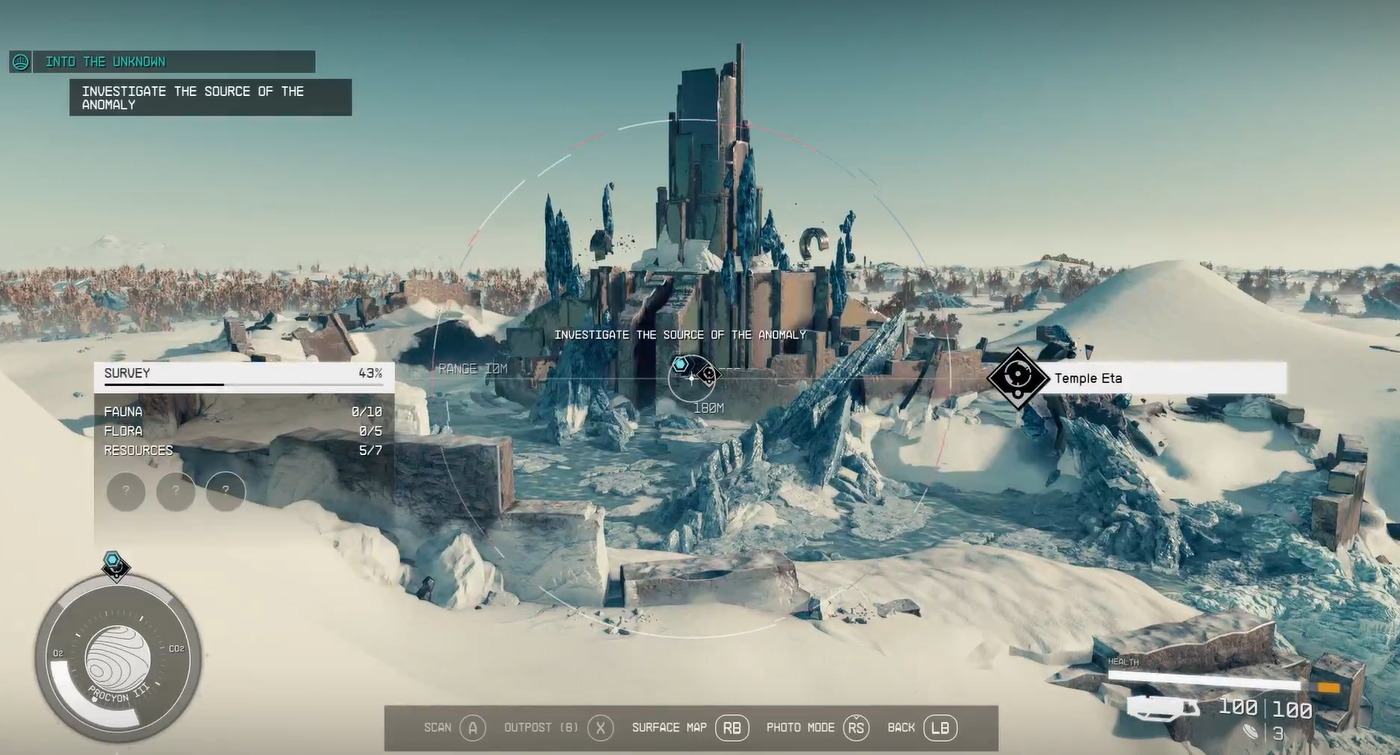
Task: Click the Temple Eta location marker
Action: click(1018, 379)
